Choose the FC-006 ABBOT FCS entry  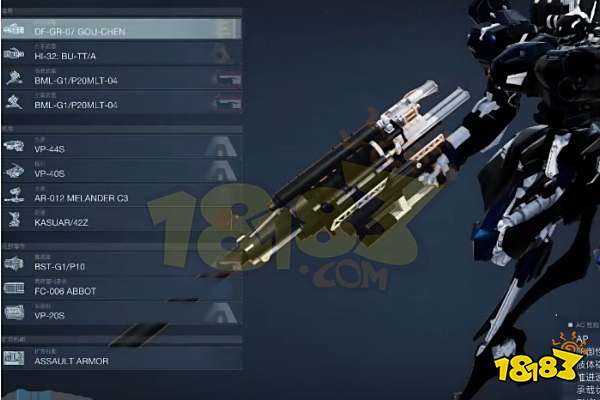click(120, 289)
